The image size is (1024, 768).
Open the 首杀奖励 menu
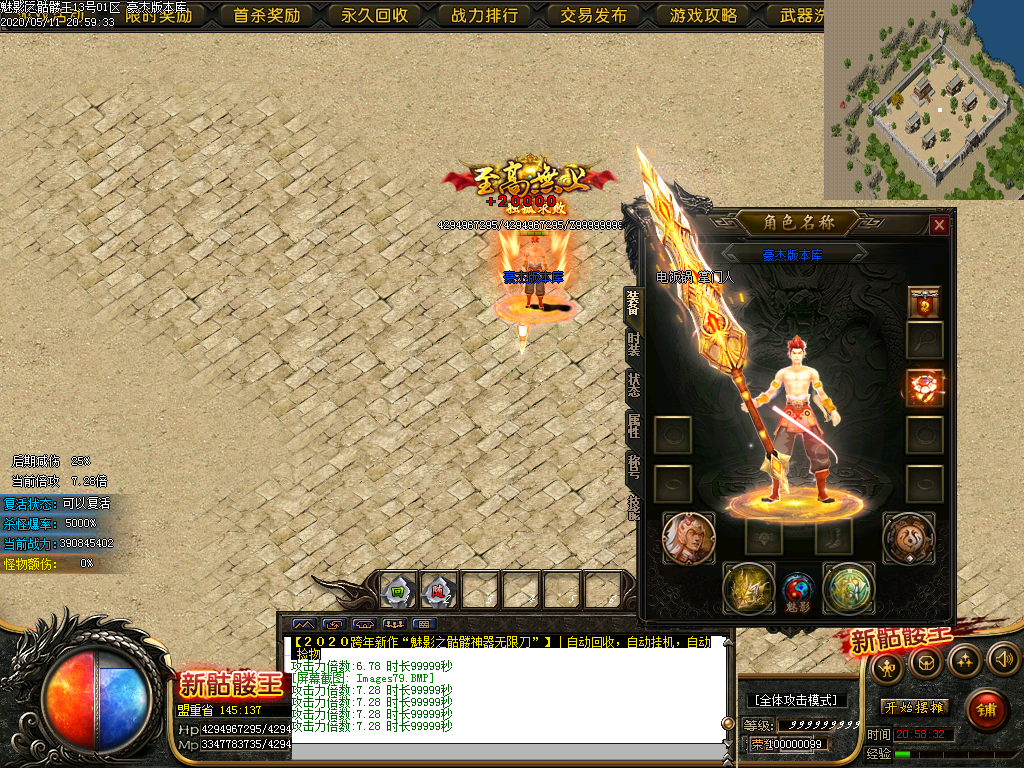pyautogui.click(x=266, y=15)
